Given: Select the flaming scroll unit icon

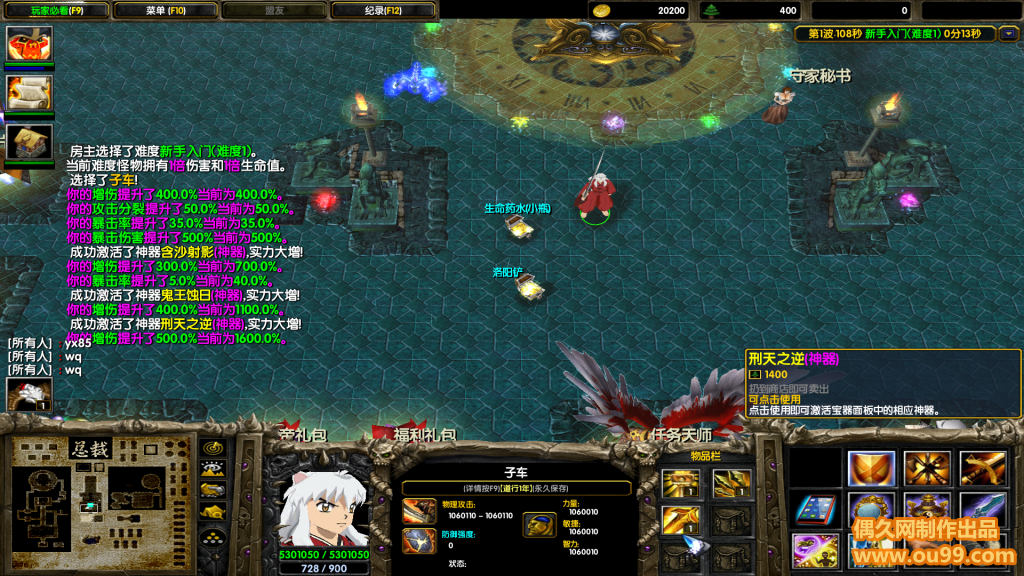Looking at the screenshot, I should point(29,93).
